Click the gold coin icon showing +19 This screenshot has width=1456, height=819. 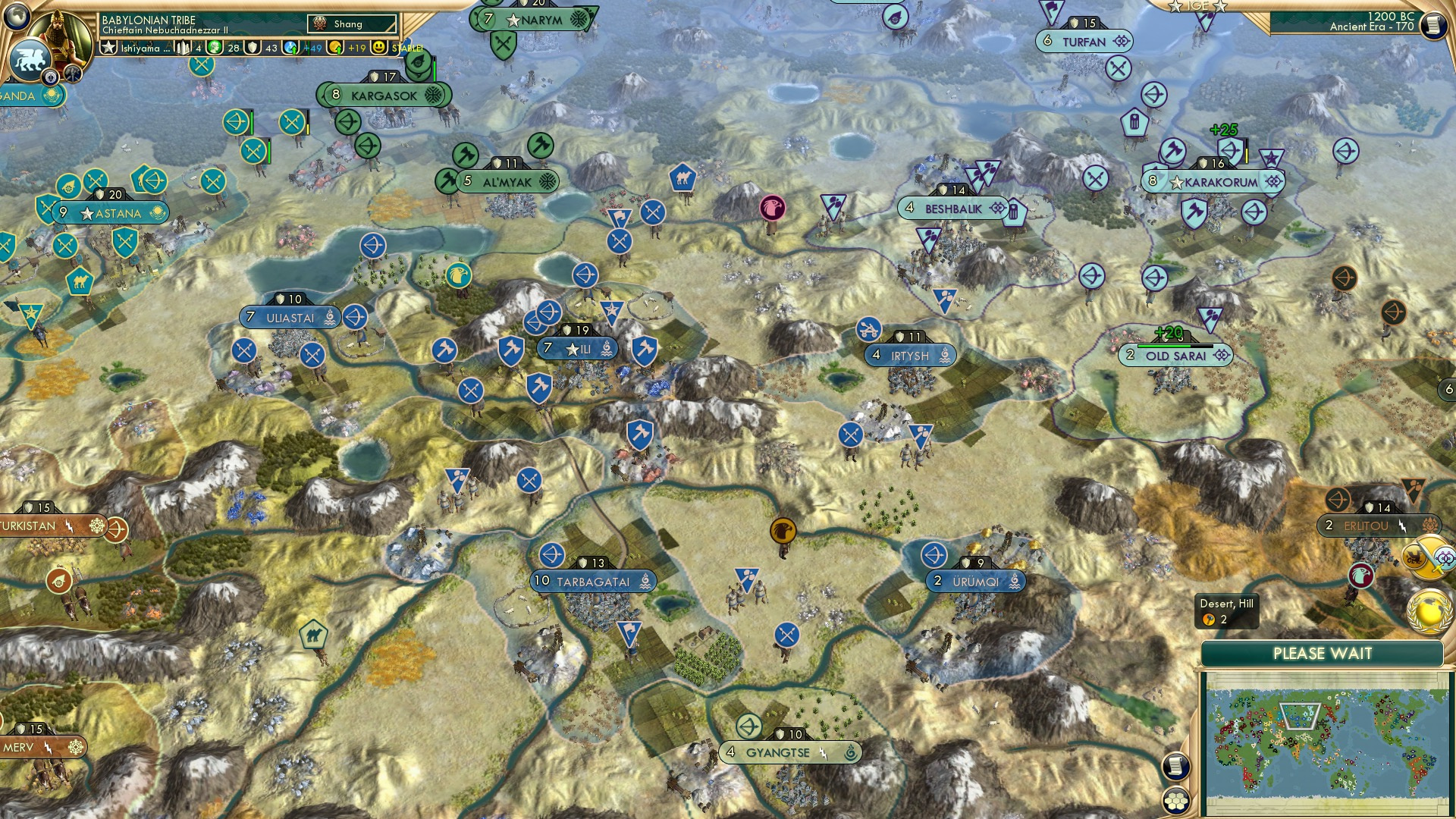(x=334, y=49)
